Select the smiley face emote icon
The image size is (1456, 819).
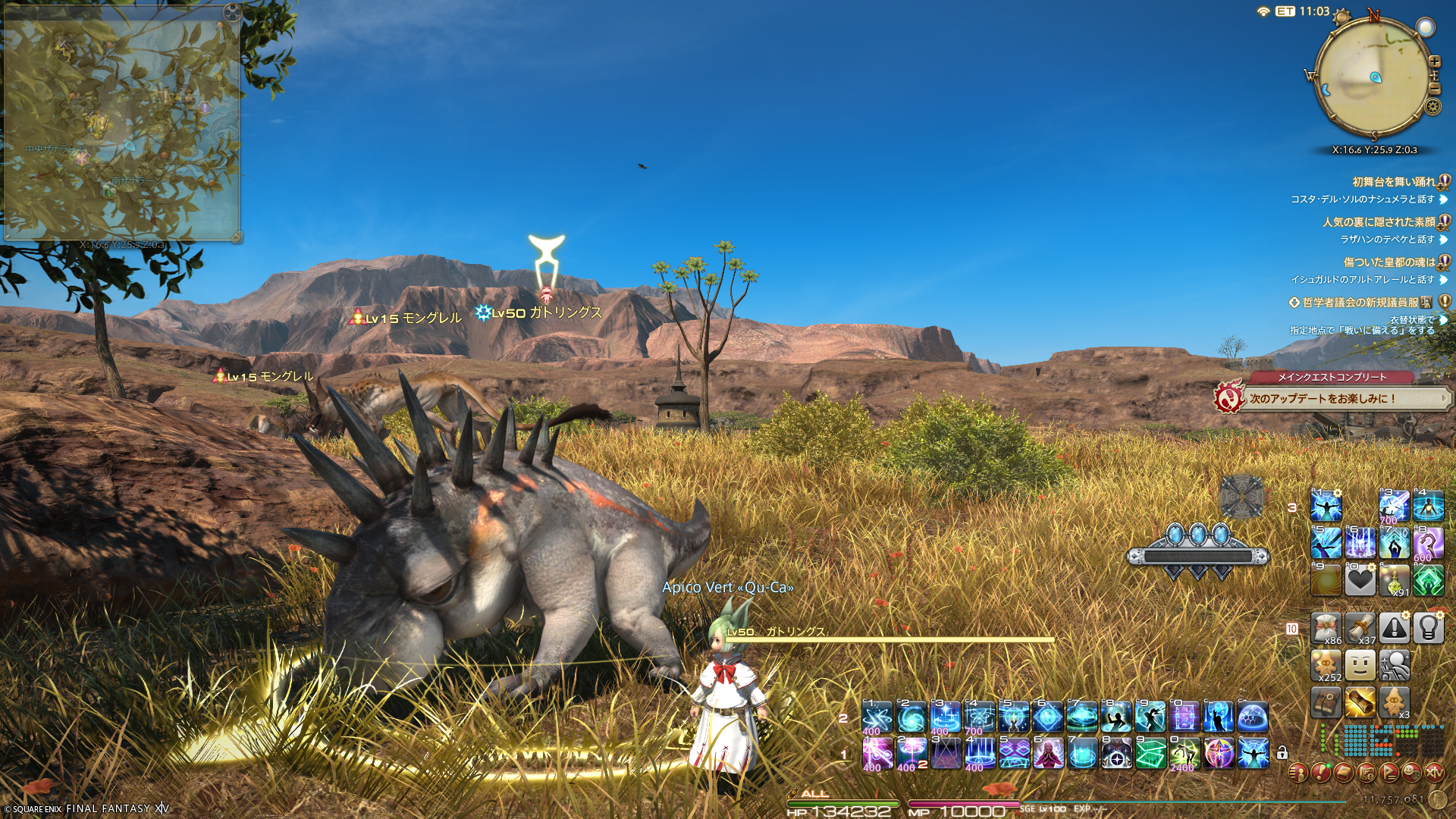[x=1360, y=665]
